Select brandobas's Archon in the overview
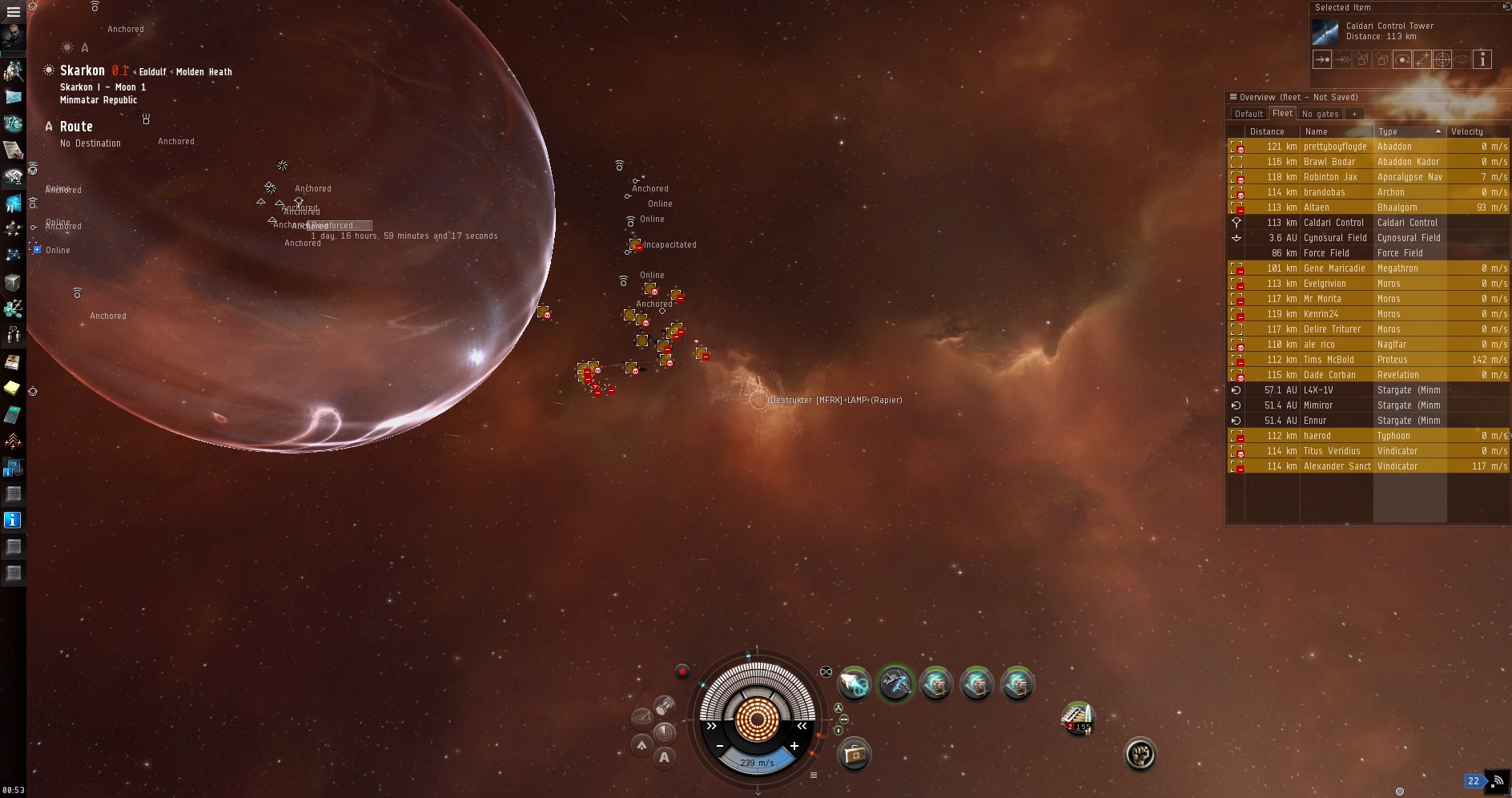1512x798 pixels. pos(1334,192)
